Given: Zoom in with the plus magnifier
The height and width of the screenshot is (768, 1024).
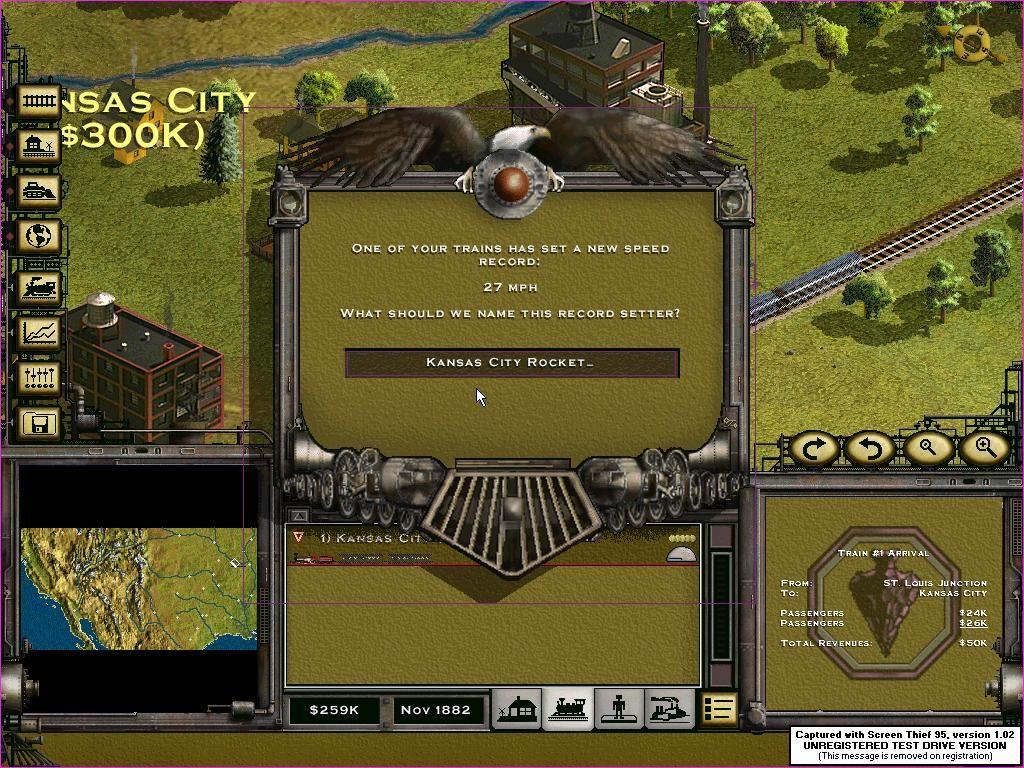Looking at the screenshot, I should click(984, 449).
